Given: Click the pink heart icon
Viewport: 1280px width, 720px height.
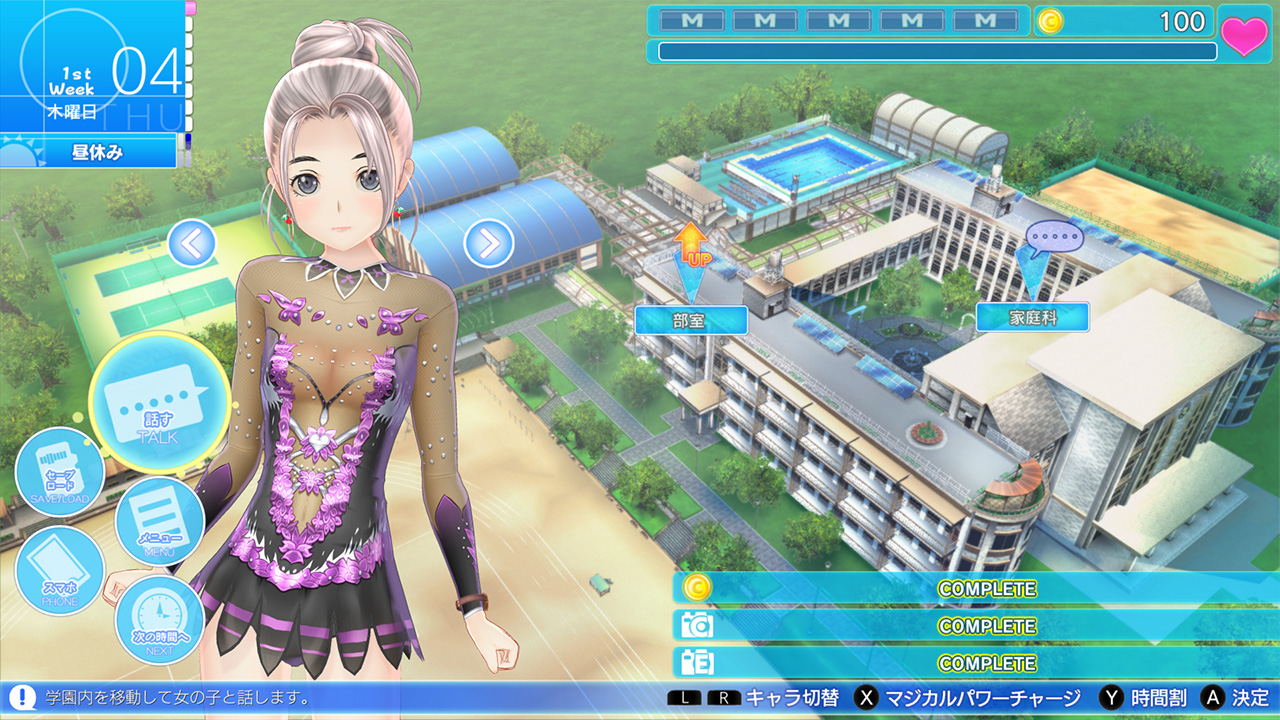Looking at the screenshot, I should pos(1245,35).
